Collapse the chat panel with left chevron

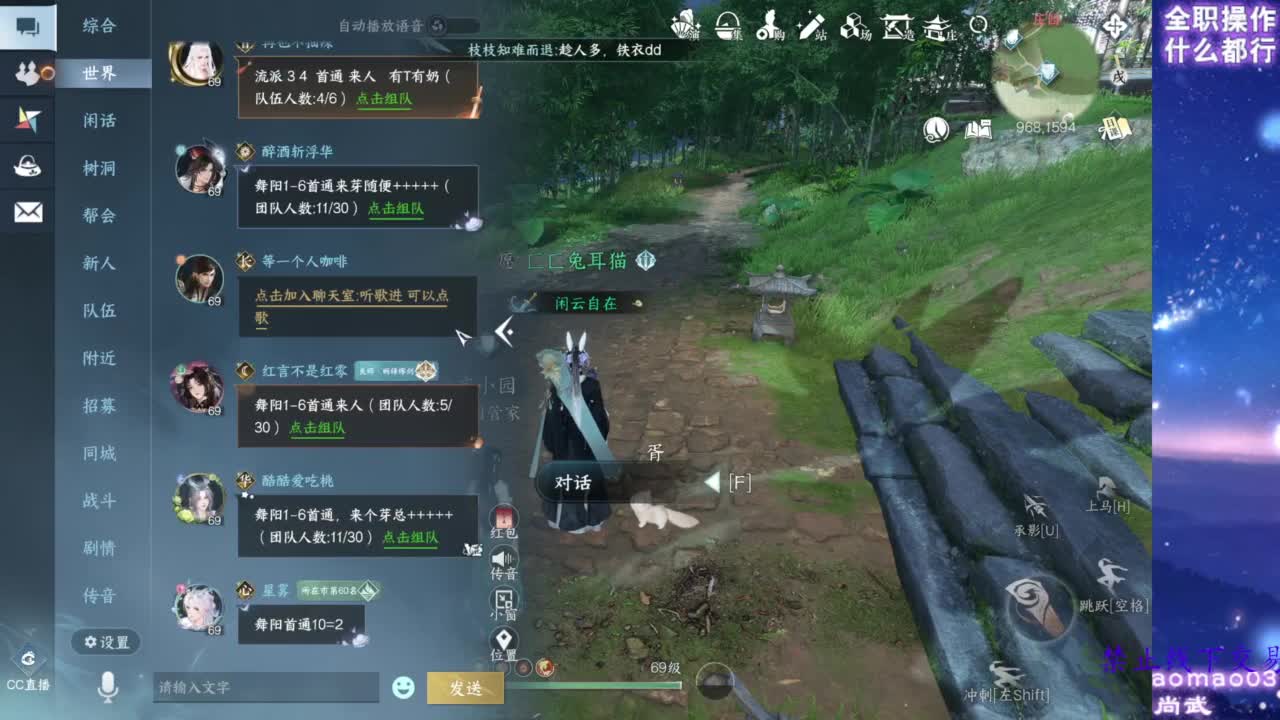click(507, 331)
